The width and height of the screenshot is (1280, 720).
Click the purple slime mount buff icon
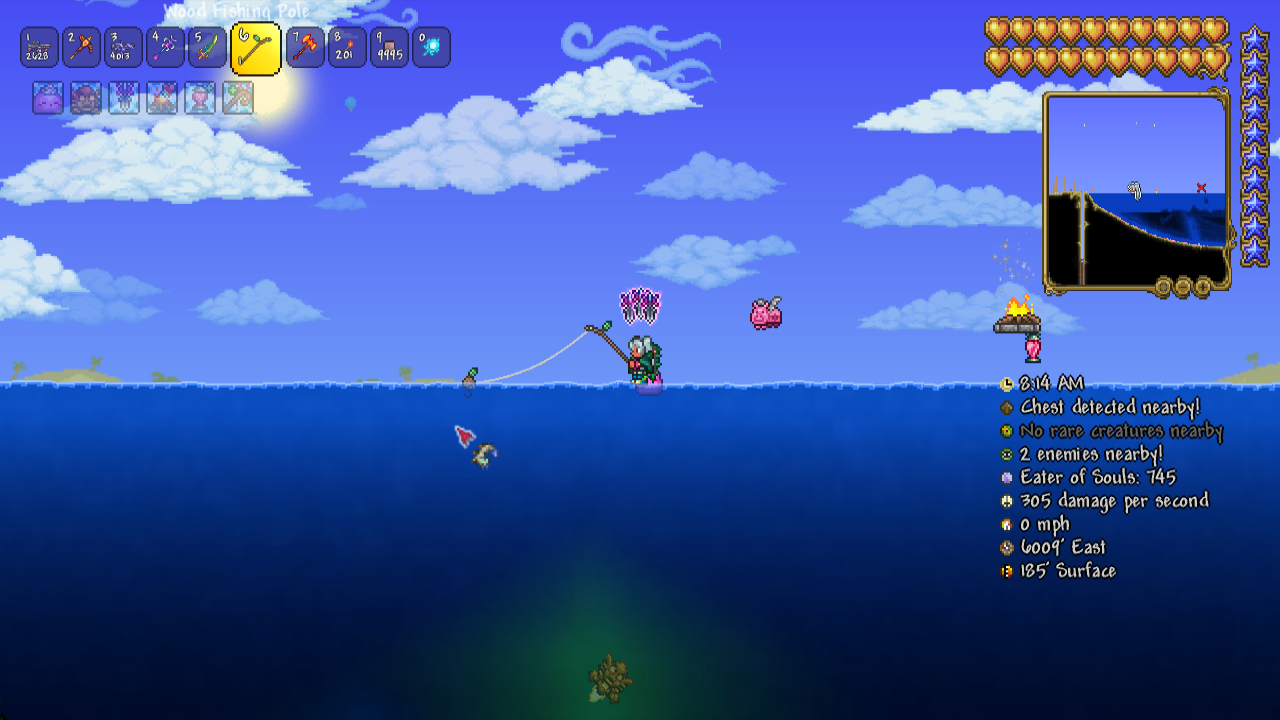click(48, 98)
